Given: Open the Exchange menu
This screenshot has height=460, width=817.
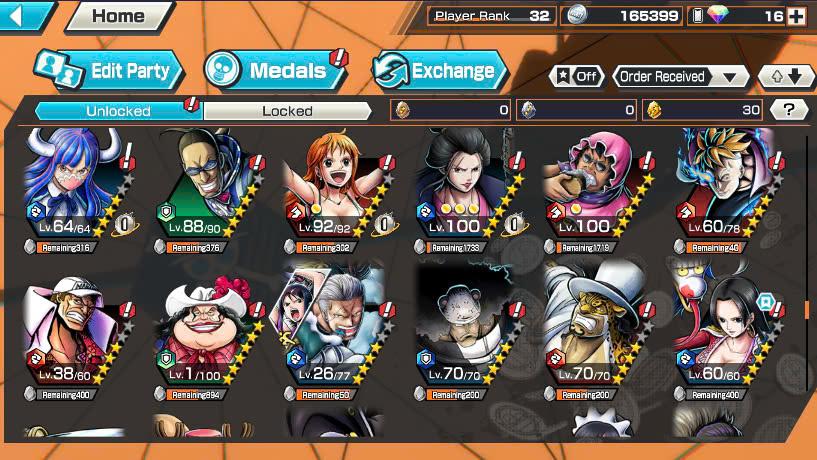Looking at the screenshot, I should pos(438,70).
